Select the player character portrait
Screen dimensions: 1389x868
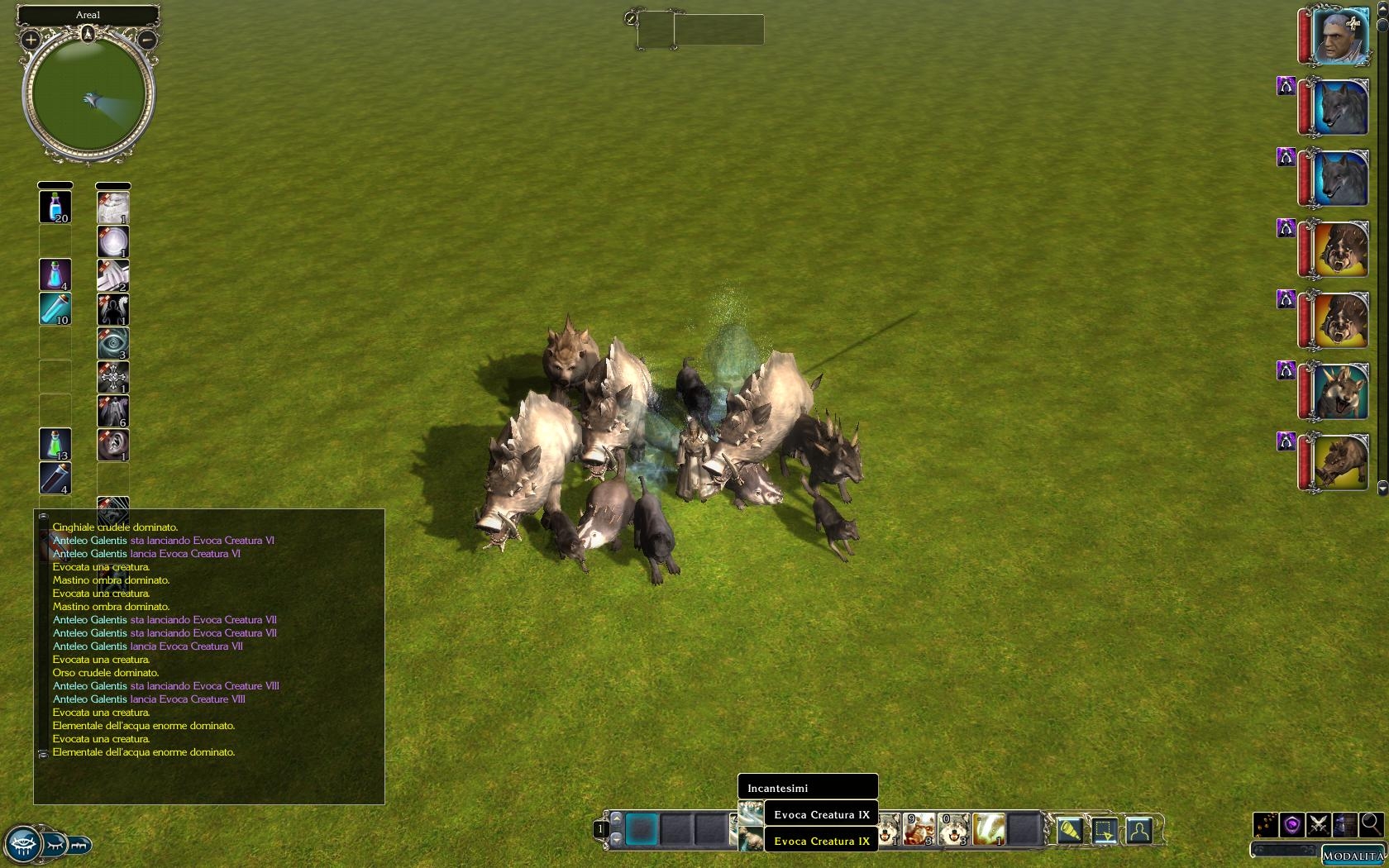click(x=1339, y=36)
